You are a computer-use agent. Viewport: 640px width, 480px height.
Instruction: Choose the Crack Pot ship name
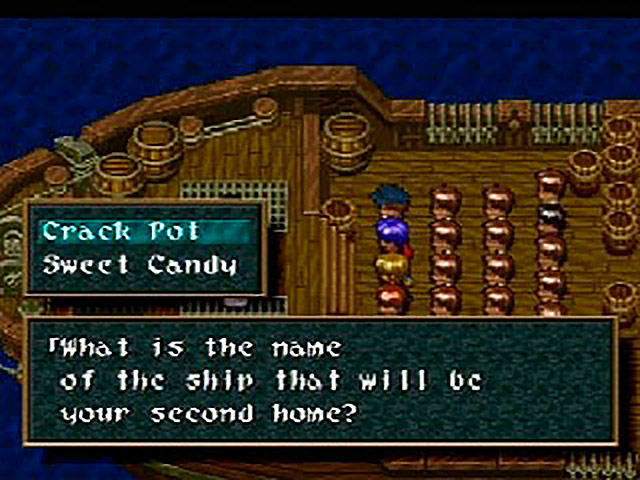tap(121, 231)
